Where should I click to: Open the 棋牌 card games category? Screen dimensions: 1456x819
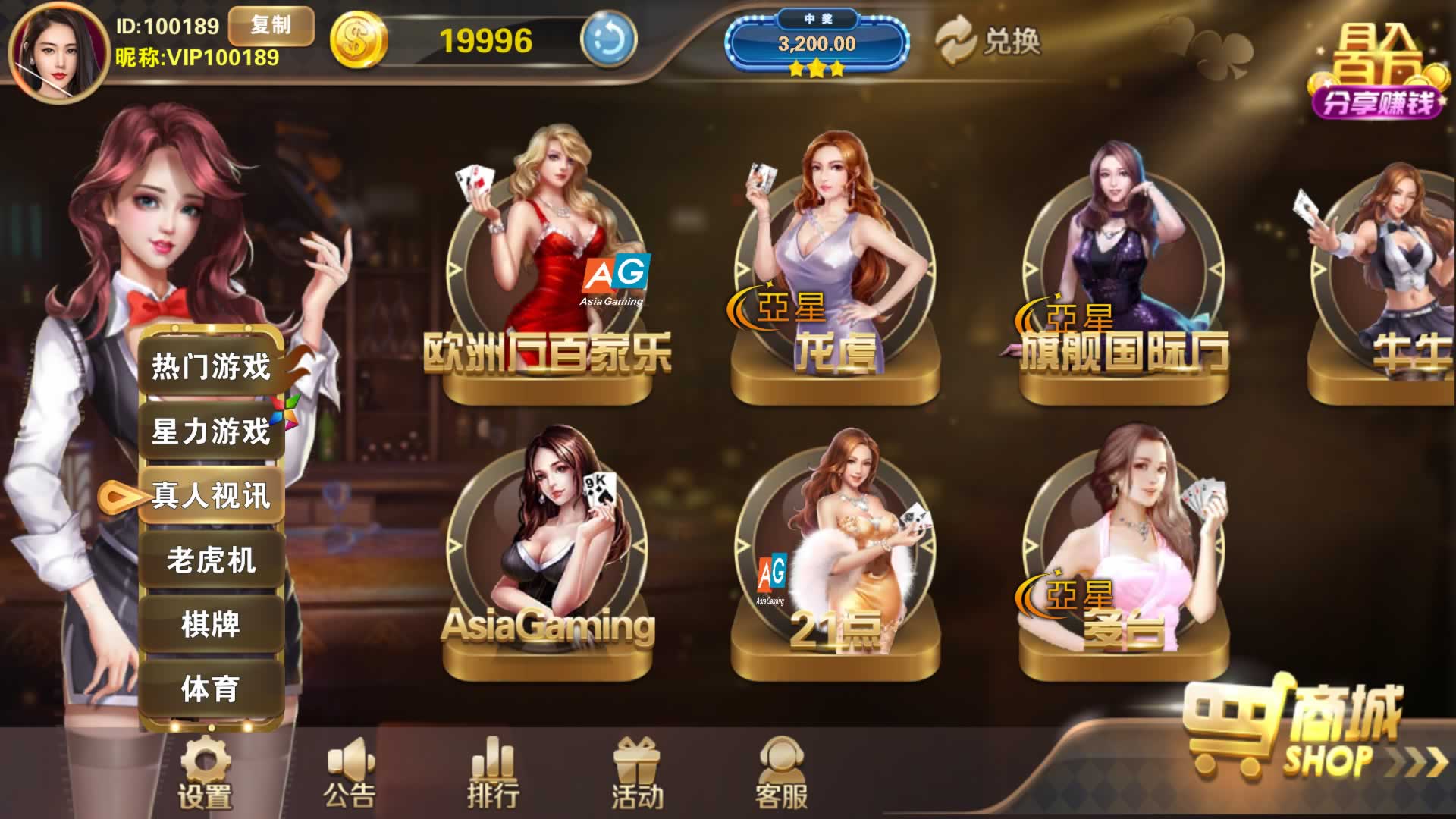click(211, 625)
